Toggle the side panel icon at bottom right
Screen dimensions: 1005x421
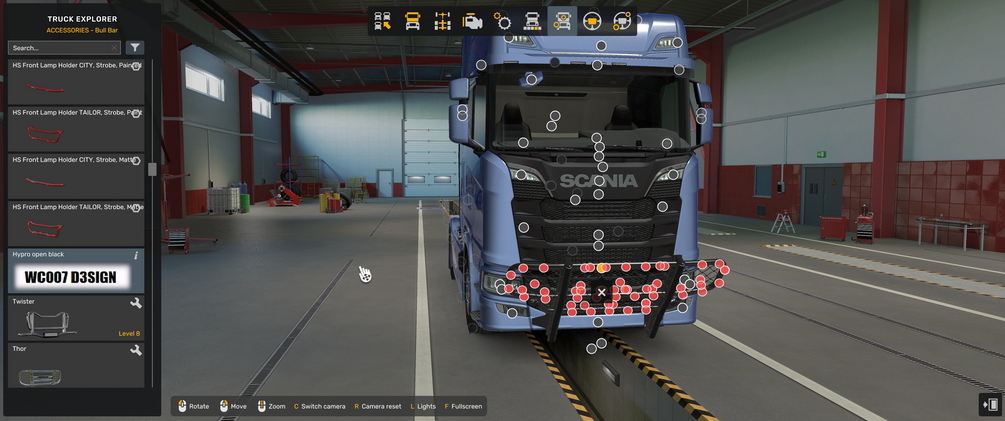point(990,404)
